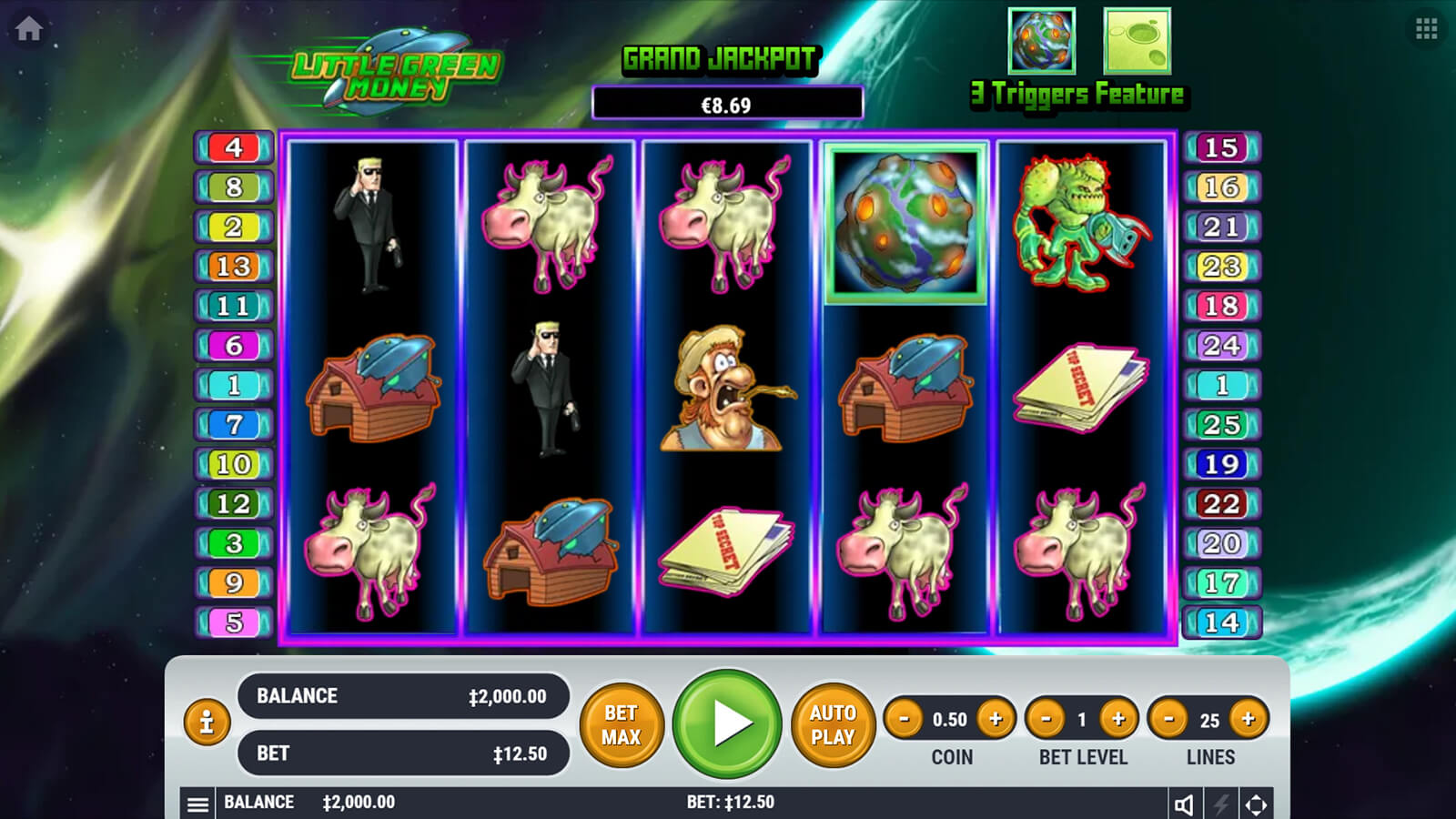The image size is (1456, 819).
Task: Open the grid apps menu
Action: pyautogui.click(x=1426, y=29)
